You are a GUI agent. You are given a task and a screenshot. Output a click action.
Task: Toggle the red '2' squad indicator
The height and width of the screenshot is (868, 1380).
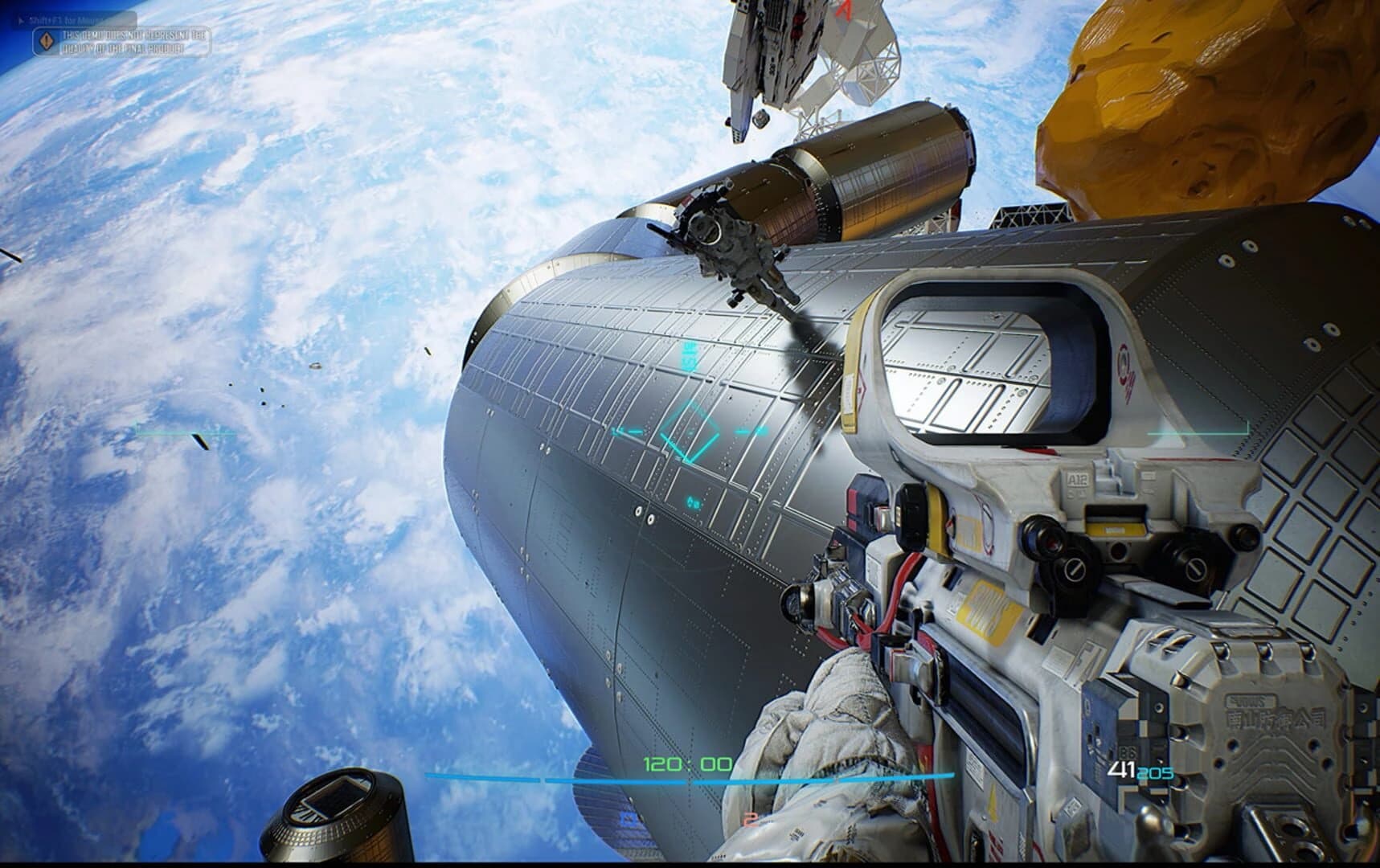coord(752,821)
